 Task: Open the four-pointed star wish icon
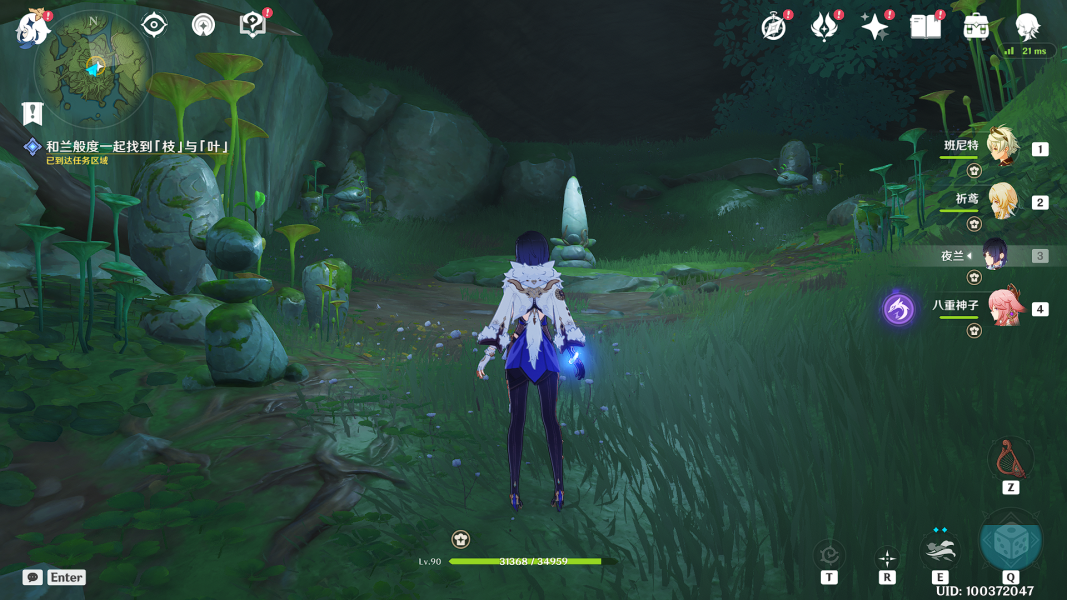pyautogui.click(x=875, y=27)
